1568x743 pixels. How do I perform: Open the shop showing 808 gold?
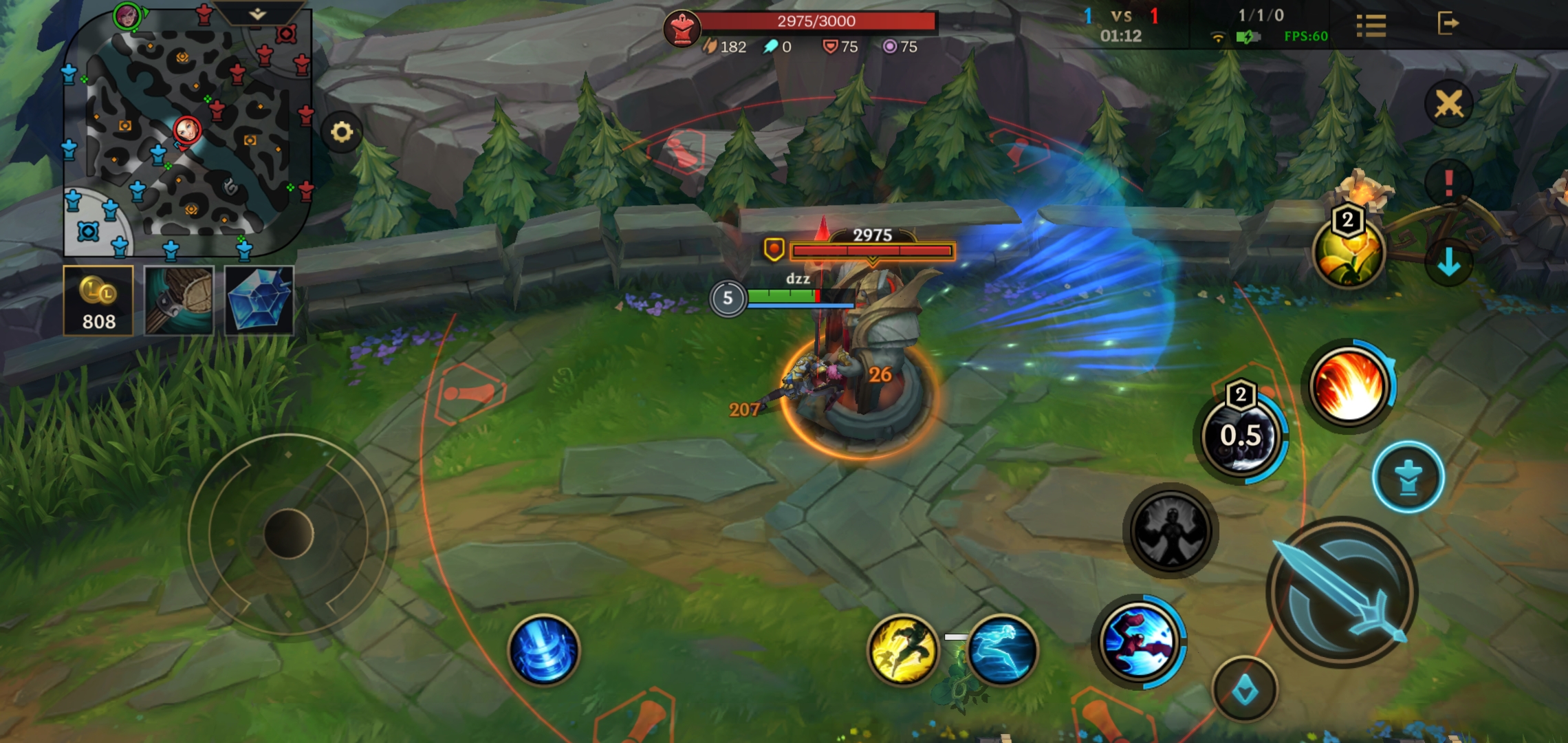pos(98,301)
